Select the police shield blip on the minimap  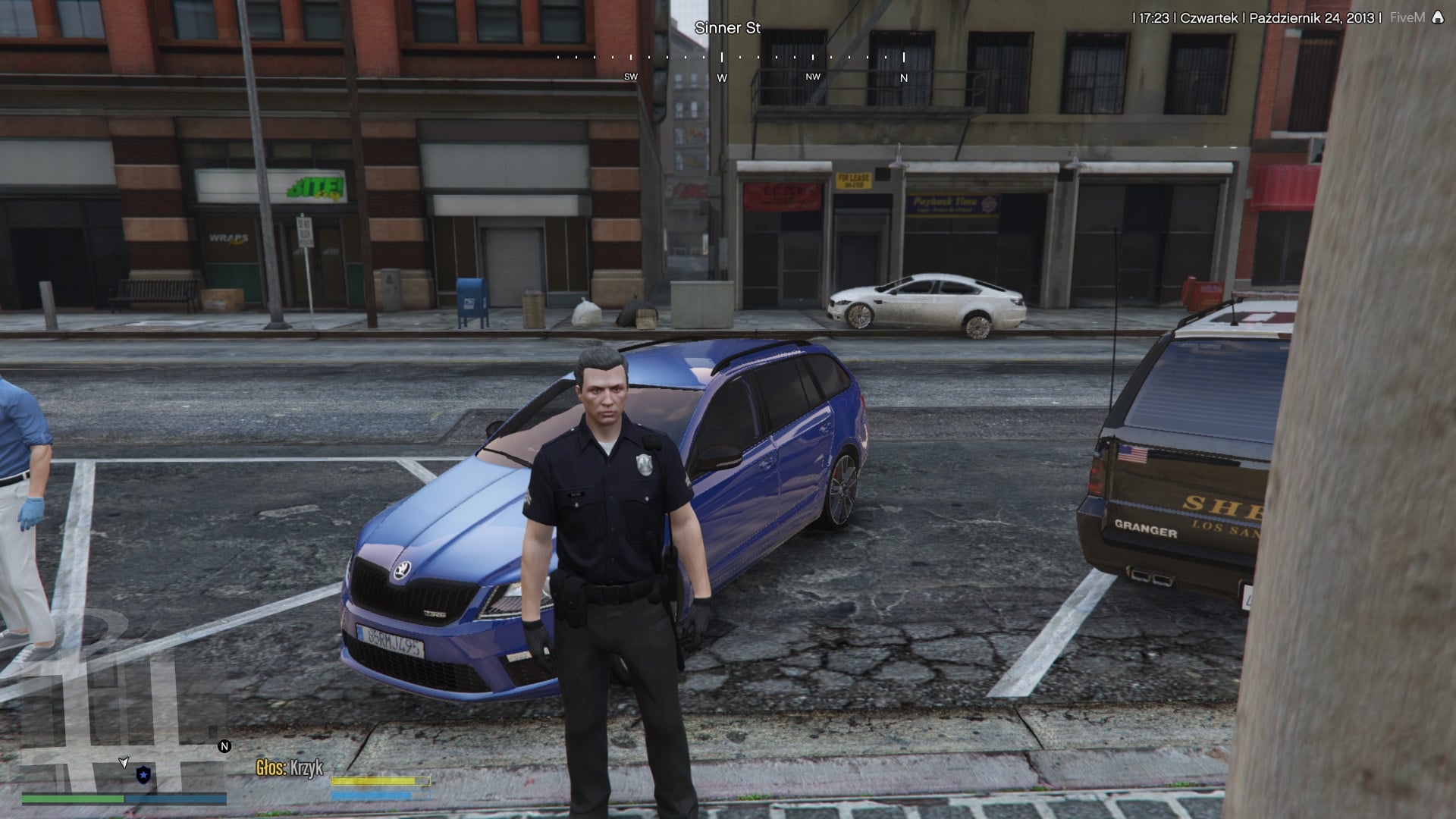point(143,774)
